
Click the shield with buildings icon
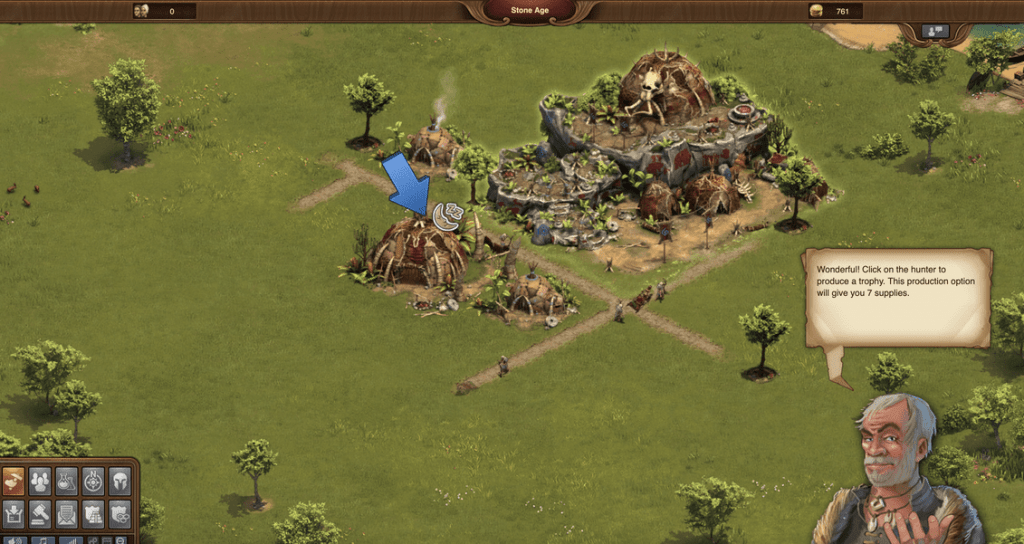coord(93,514)
